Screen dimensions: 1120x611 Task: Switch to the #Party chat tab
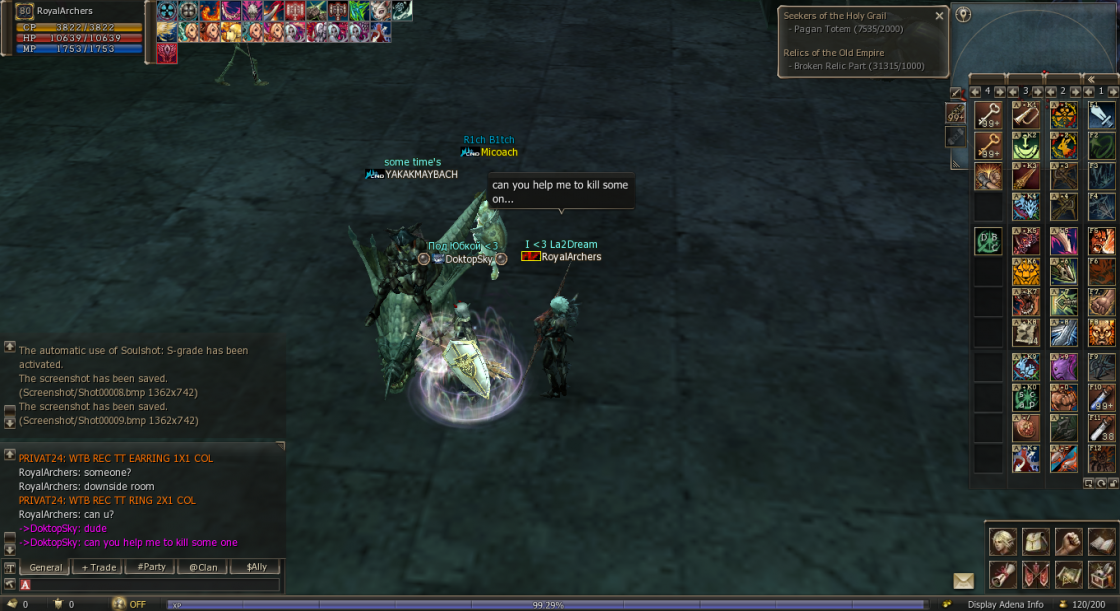151,567
